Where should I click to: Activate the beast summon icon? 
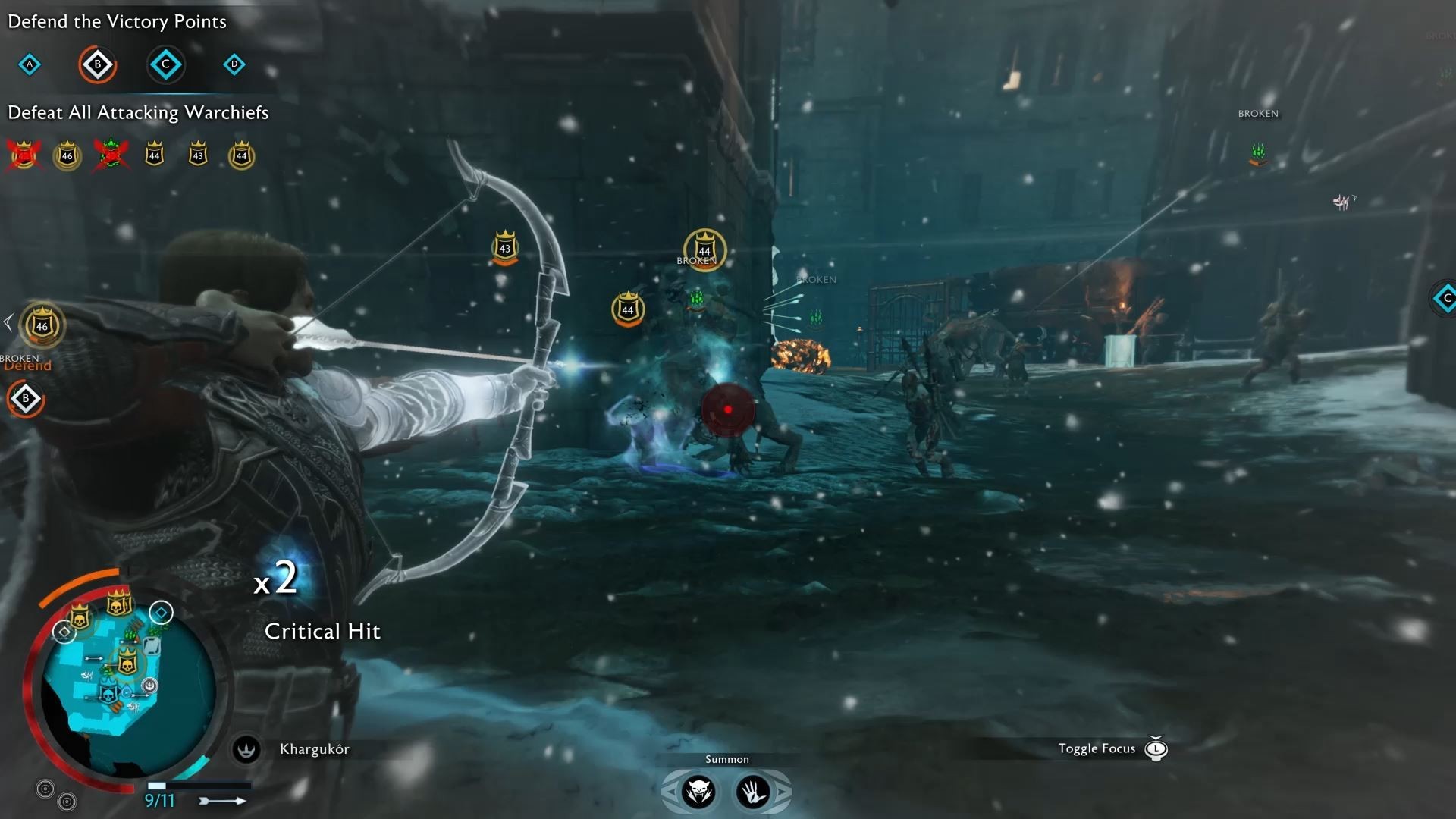pos(698,792)
